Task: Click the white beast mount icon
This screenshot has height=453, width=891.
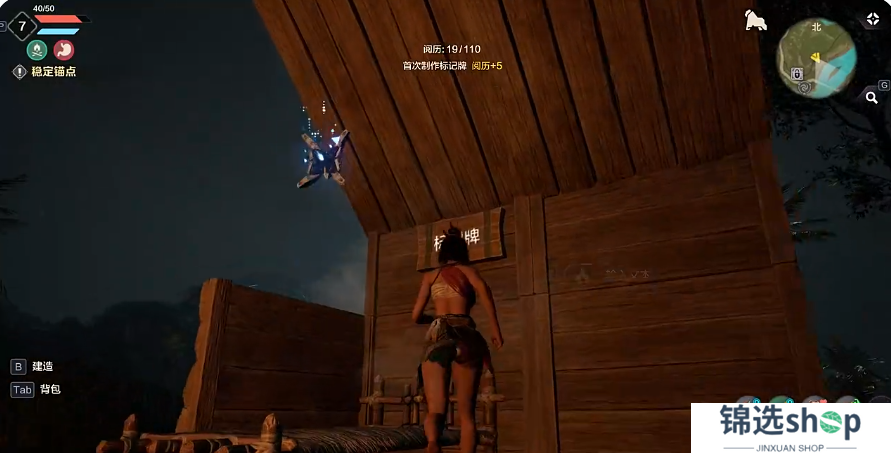Action: tap(756, 19)
